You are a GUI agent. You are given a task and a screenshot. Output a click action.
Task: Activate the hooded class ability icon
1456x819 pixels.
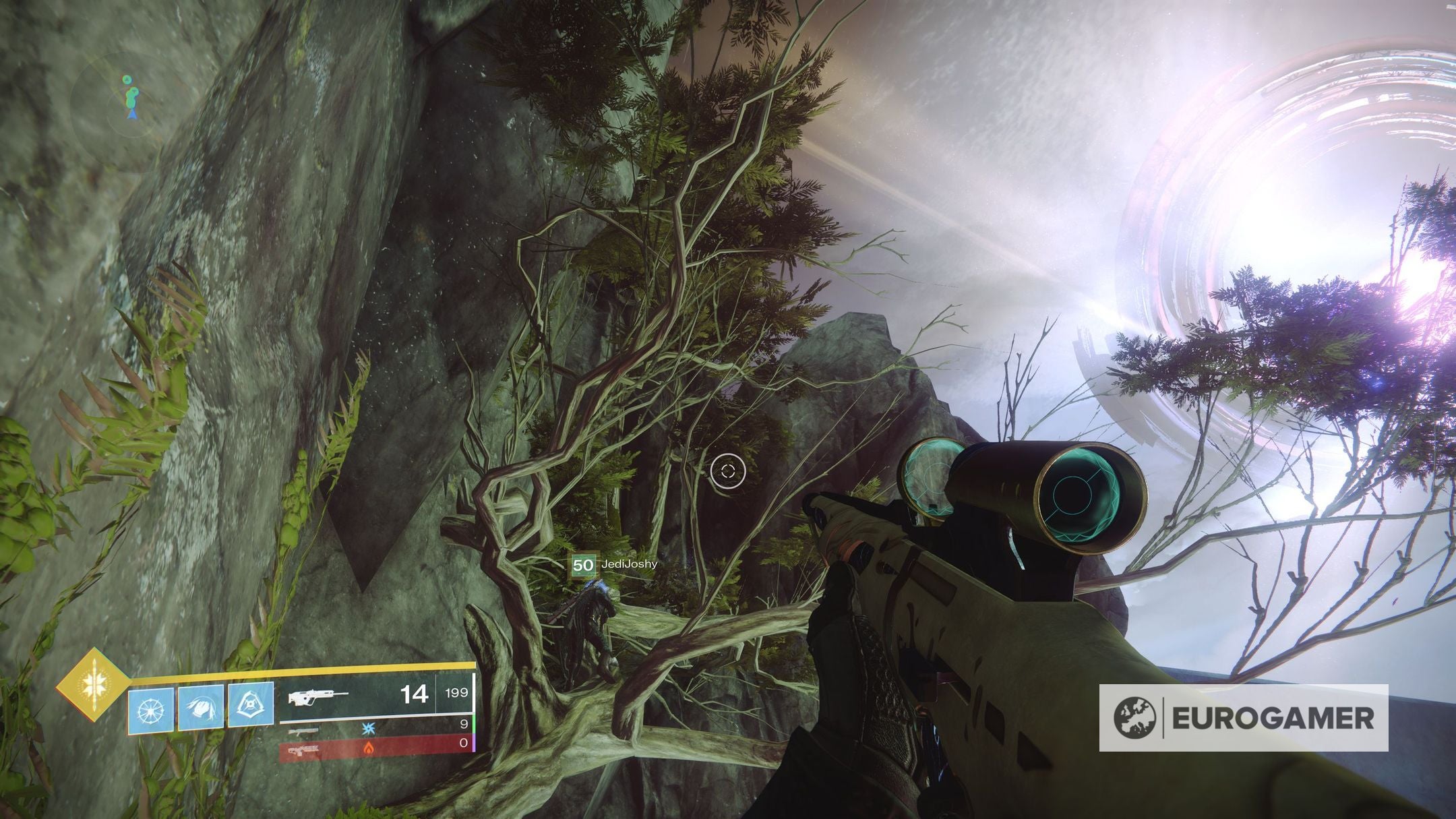tap(251, 706)
